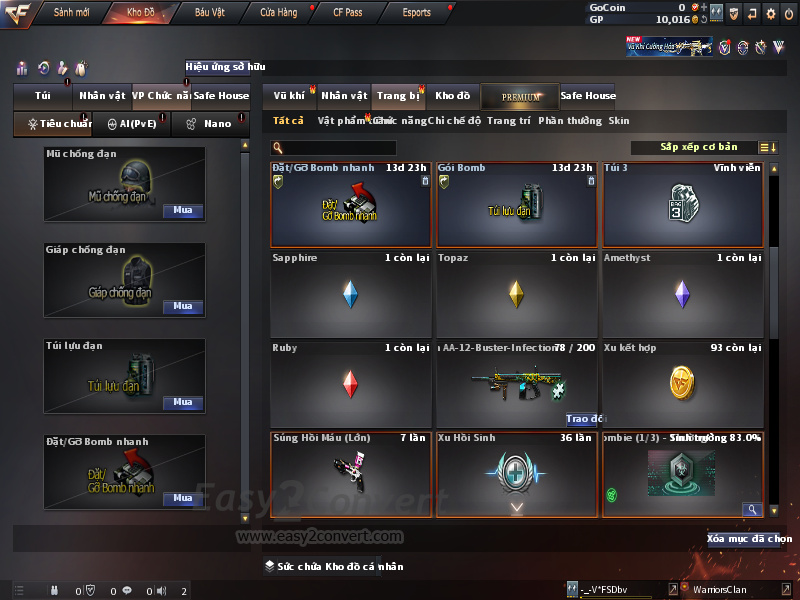The image size is (800, 600).
Task: Open the Cửa Hàng shop tab
Action: pos(278,13)
